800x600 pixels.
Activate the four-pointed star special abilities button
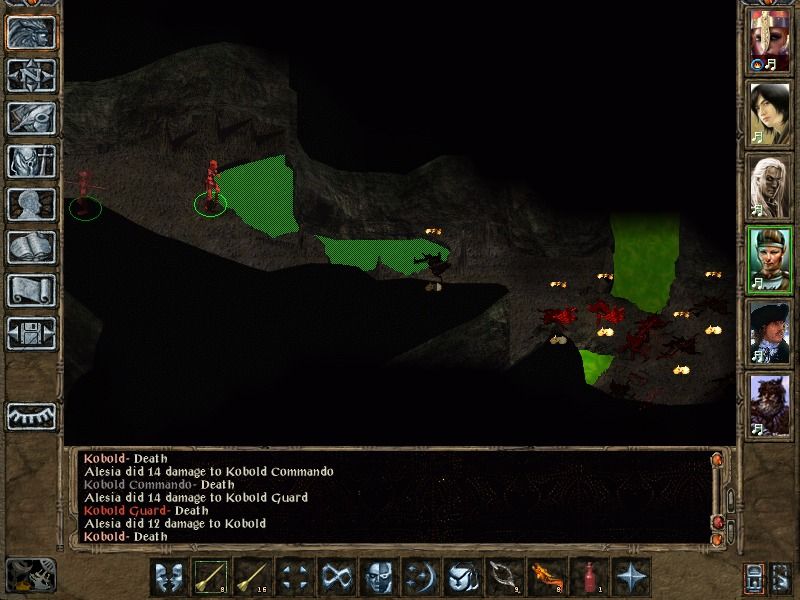click(632, 577)
